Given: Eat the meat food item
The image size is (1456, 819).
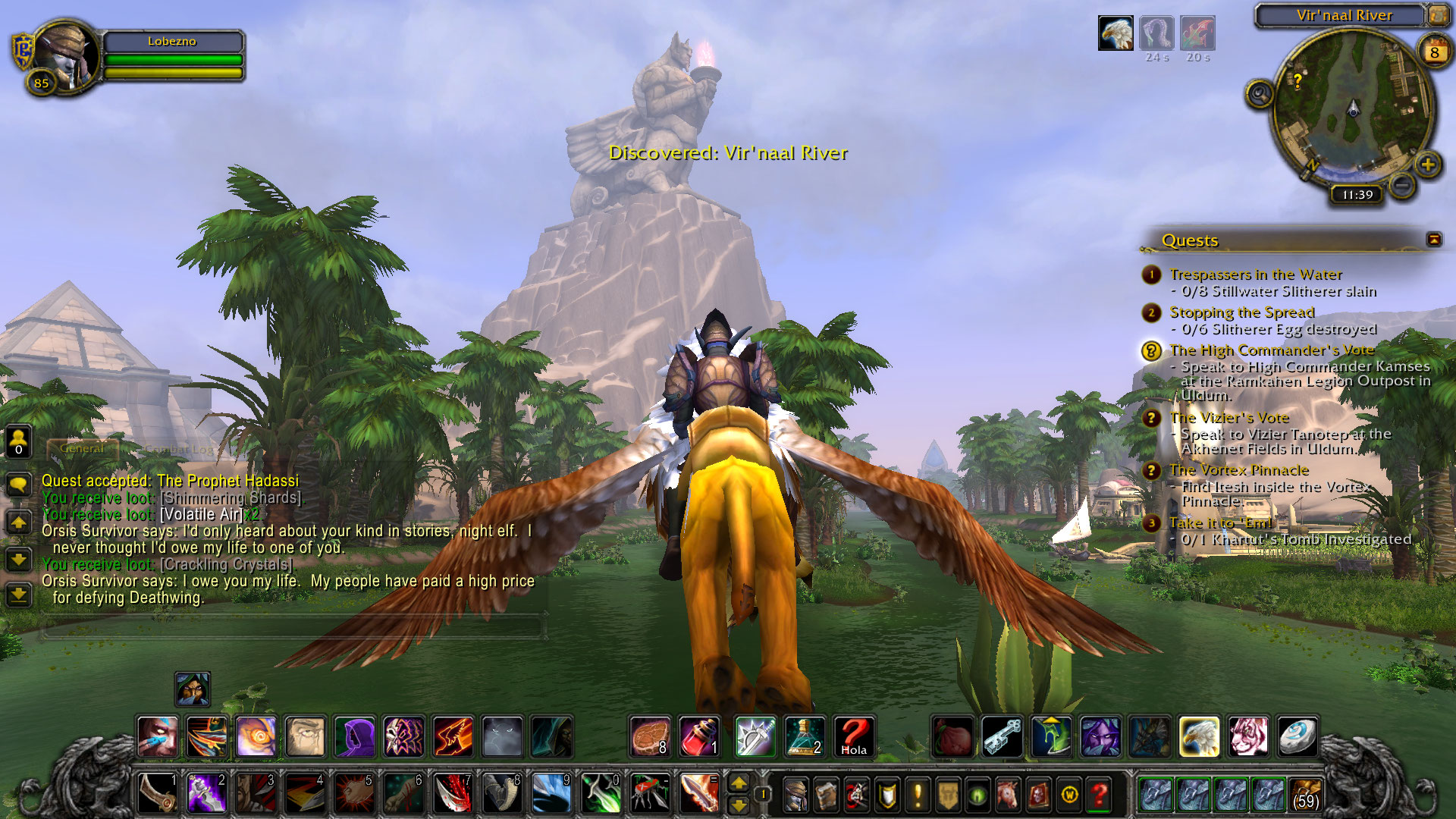Looking at the screenshot, I should click(x=651, y=736).
